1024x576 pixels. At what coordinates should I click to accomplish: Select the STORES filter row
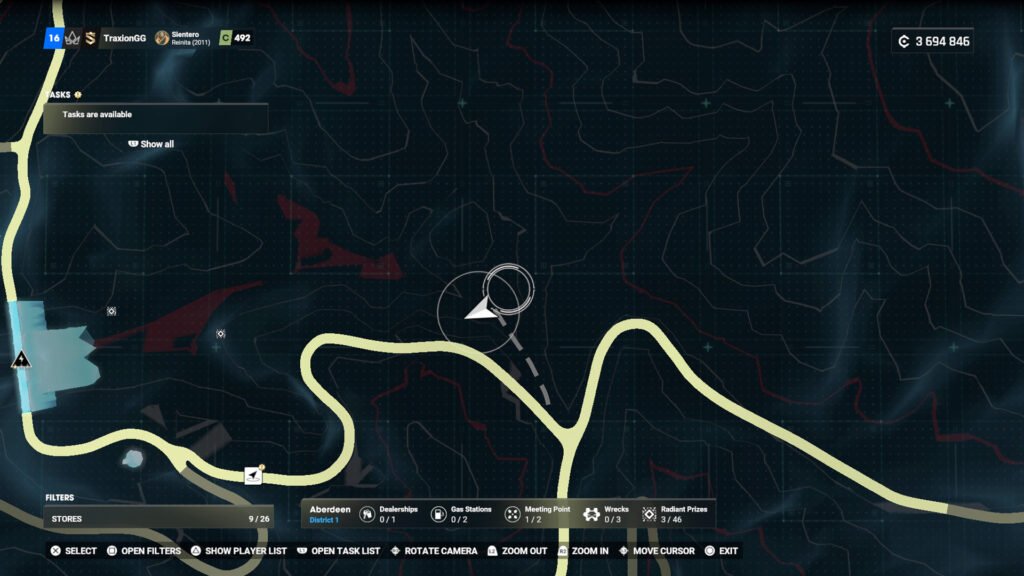[157, 519]
